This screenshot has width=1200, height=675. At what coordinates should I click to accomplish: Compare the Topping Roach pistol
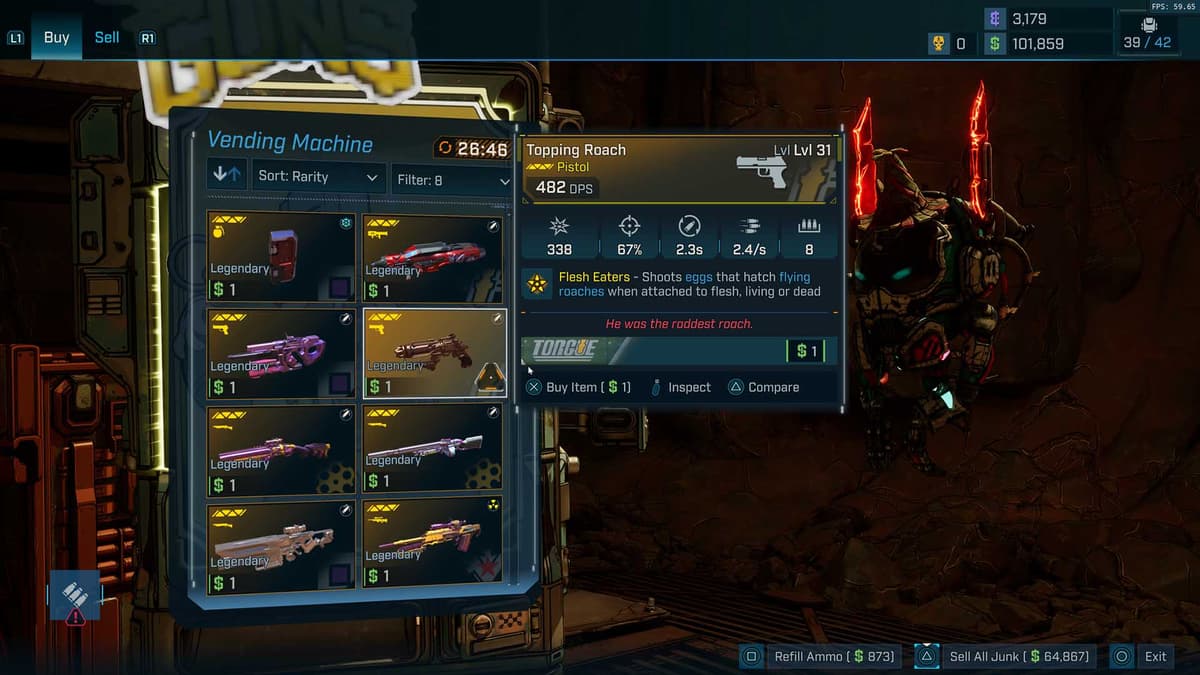click(765, 387)
